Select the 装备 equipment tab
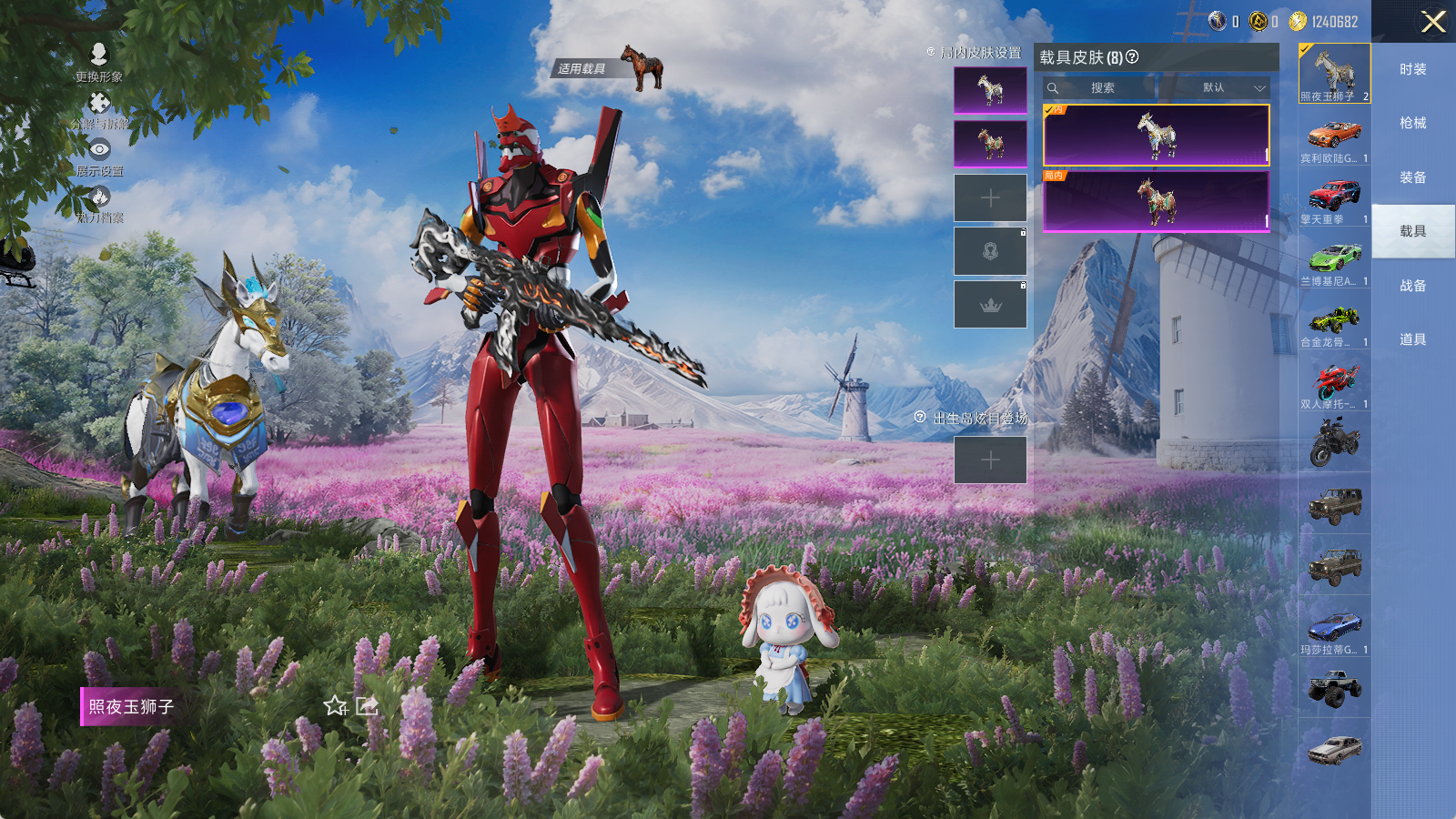This screenshot has height=819, width=1456. pyautogui.click(x=1412, y=177)
